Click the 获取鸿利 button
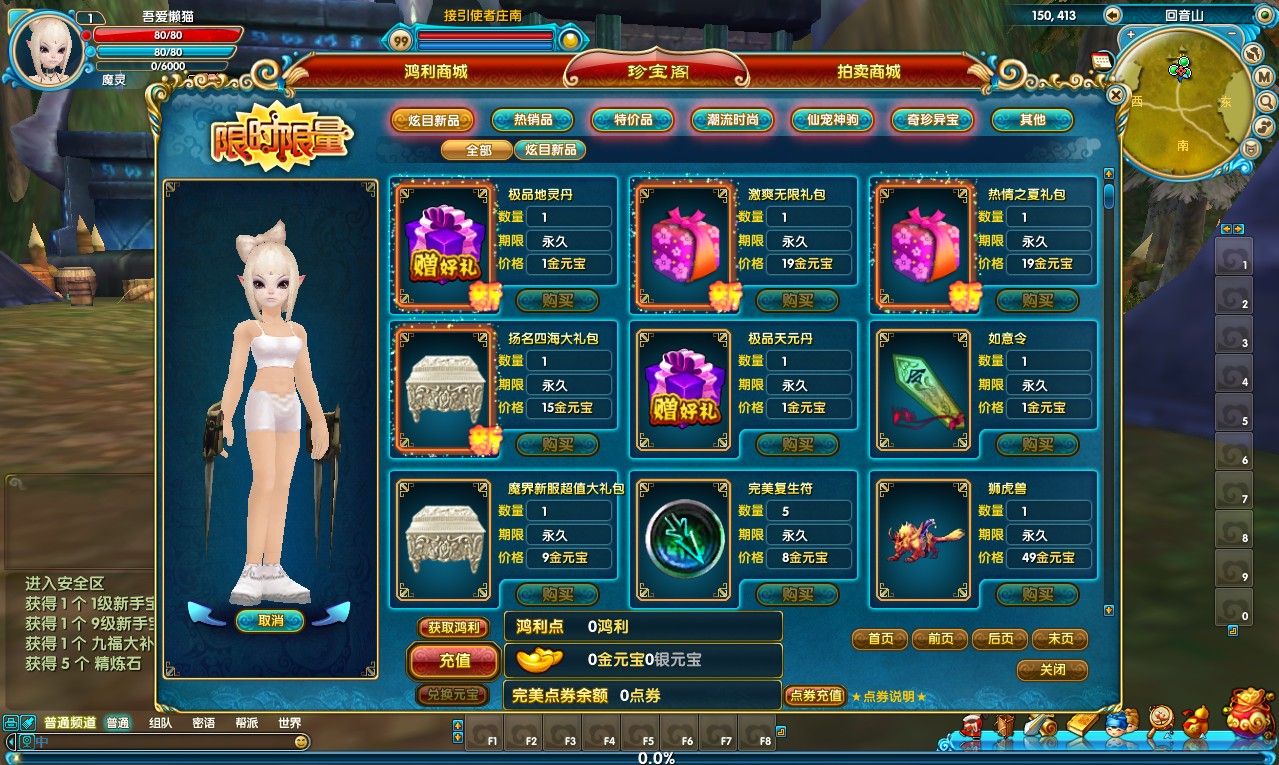This screenshot has width=1279, height=765. pyautogui.click(x=453, y=628)
